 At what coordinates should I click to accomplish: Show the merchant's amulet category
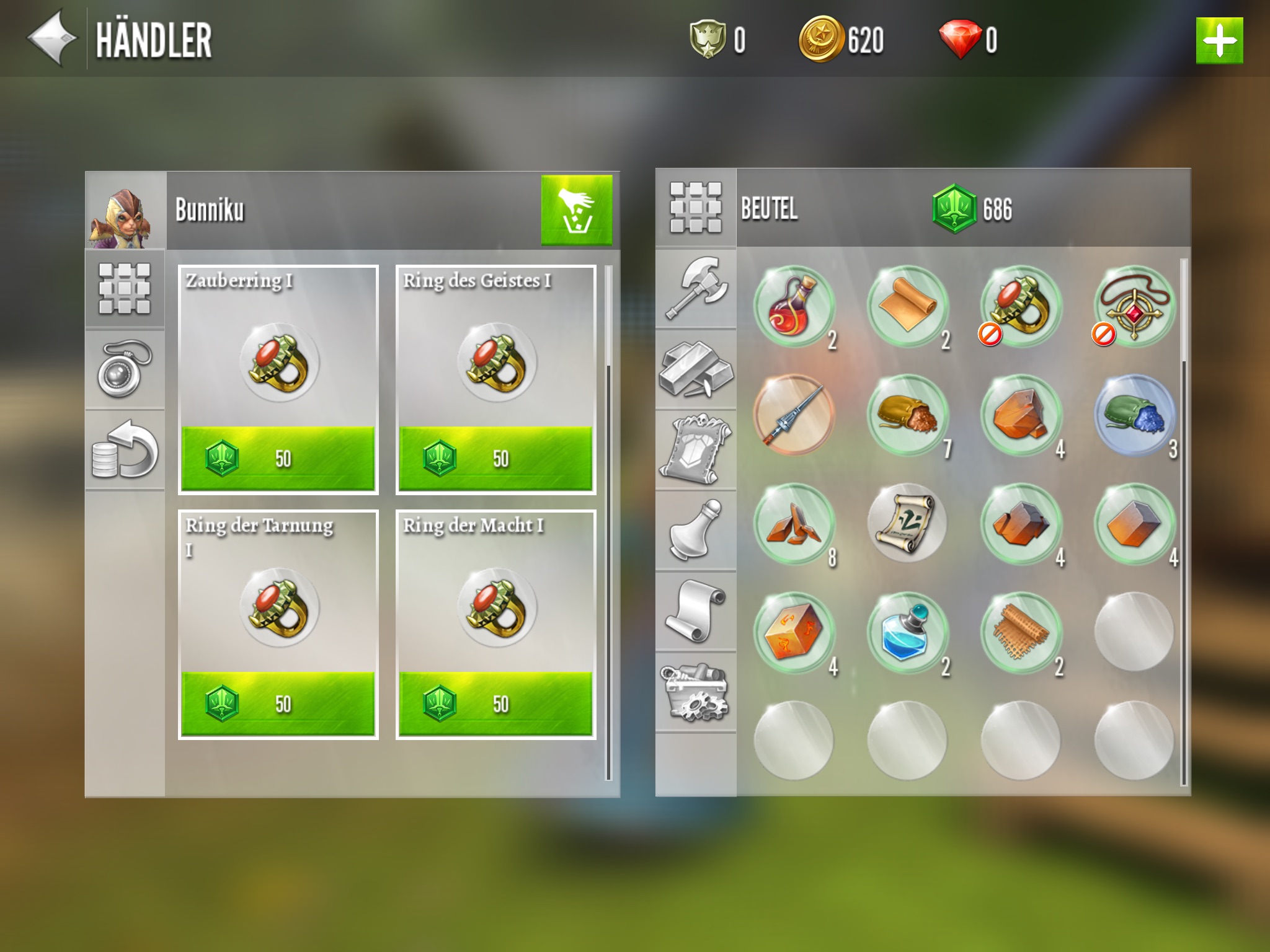125,369
